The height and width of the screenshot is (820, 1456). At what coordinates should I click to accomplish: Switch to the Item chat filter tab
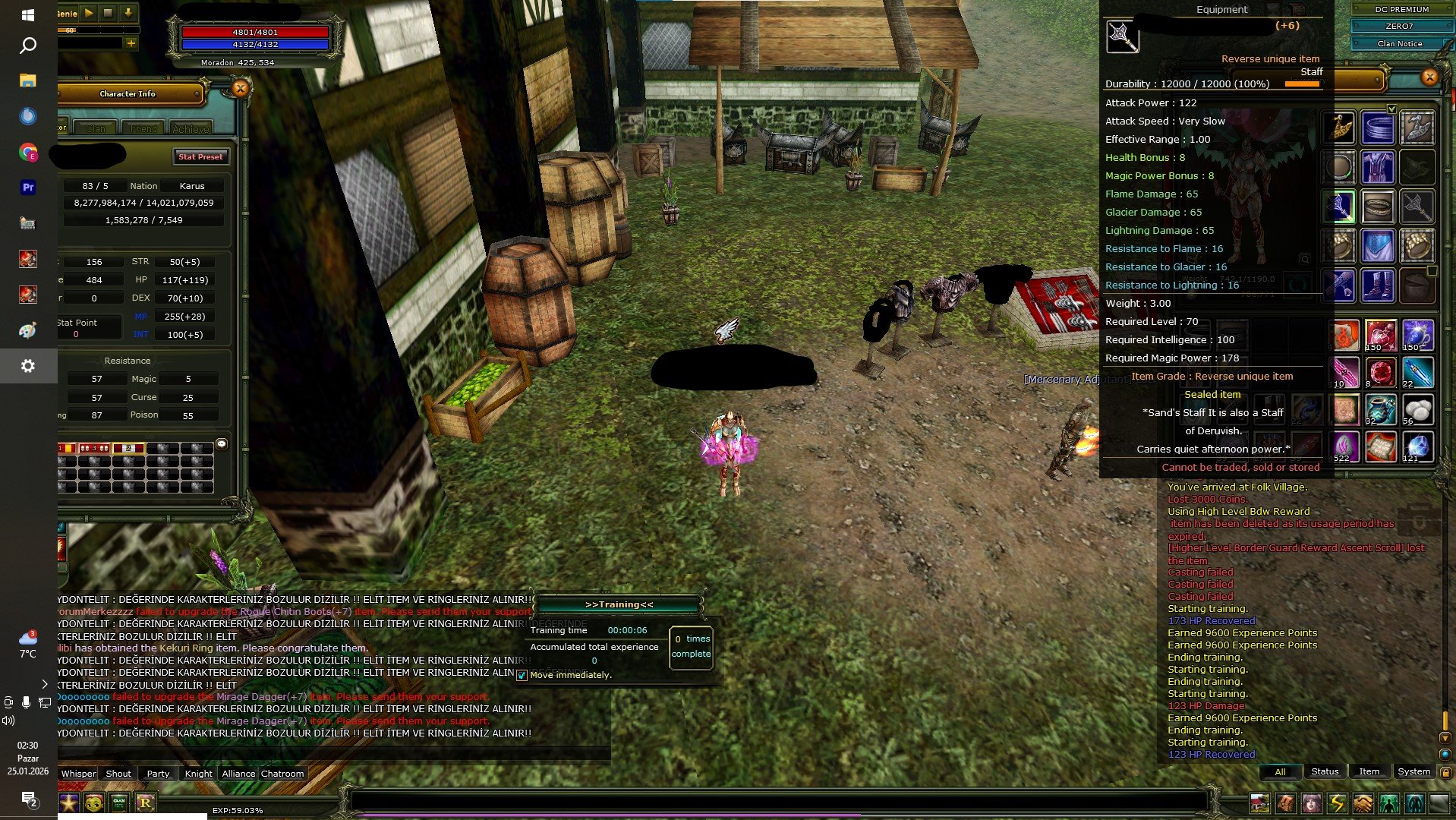point(1369,771)
